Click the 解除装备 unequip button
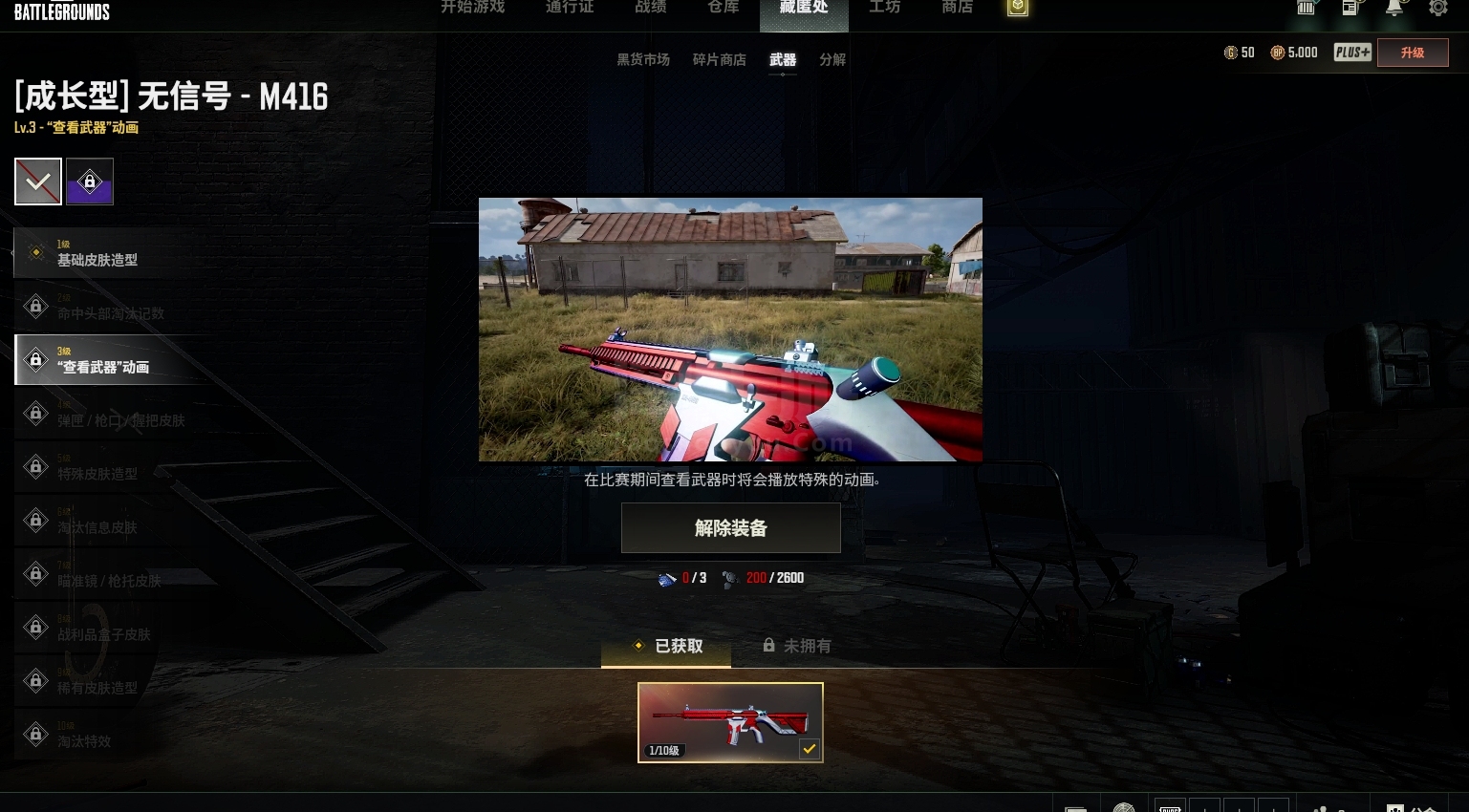 click(x=730, y=527)
